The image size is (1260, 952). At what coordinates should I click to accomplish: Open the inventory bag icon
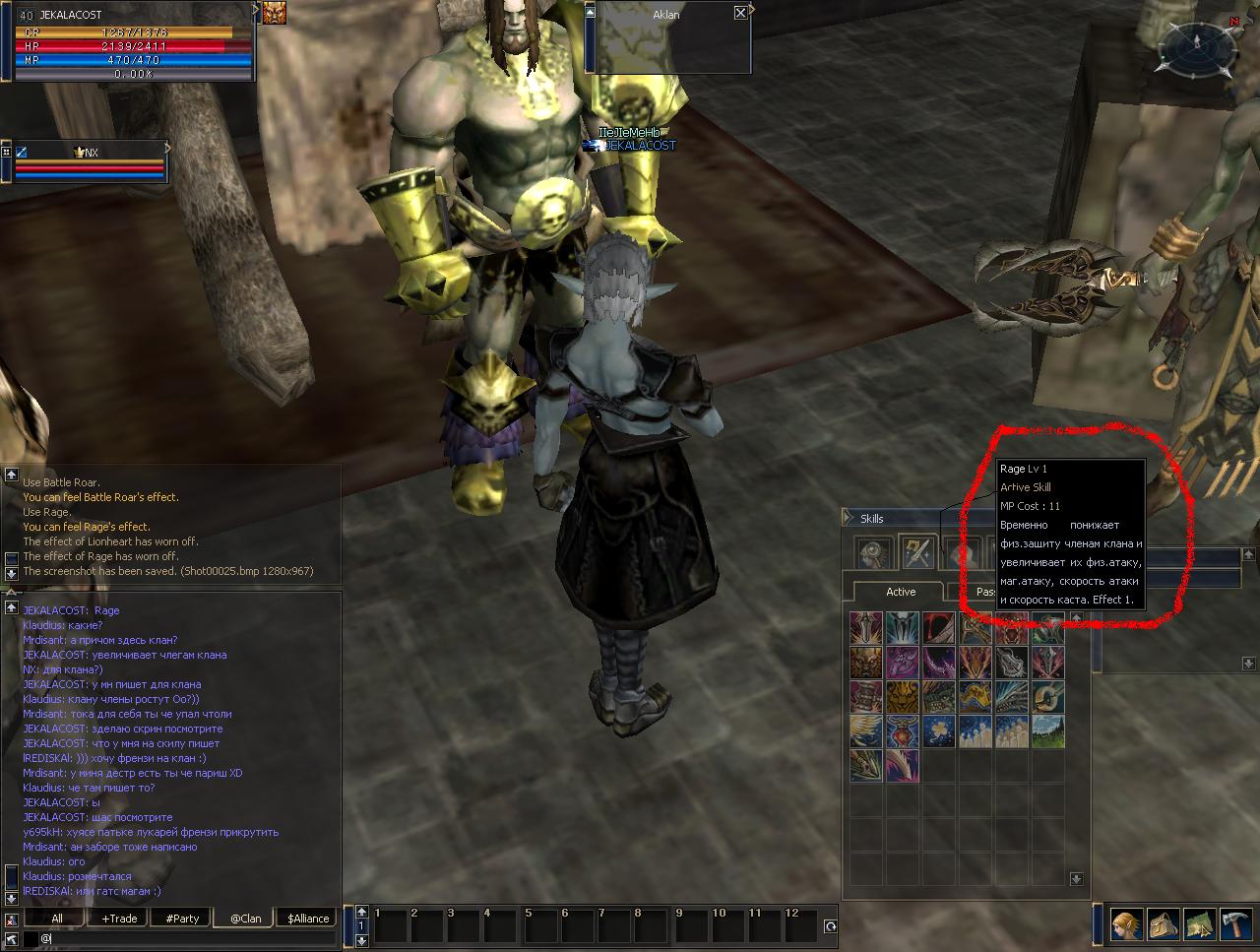pos(1163,924)
